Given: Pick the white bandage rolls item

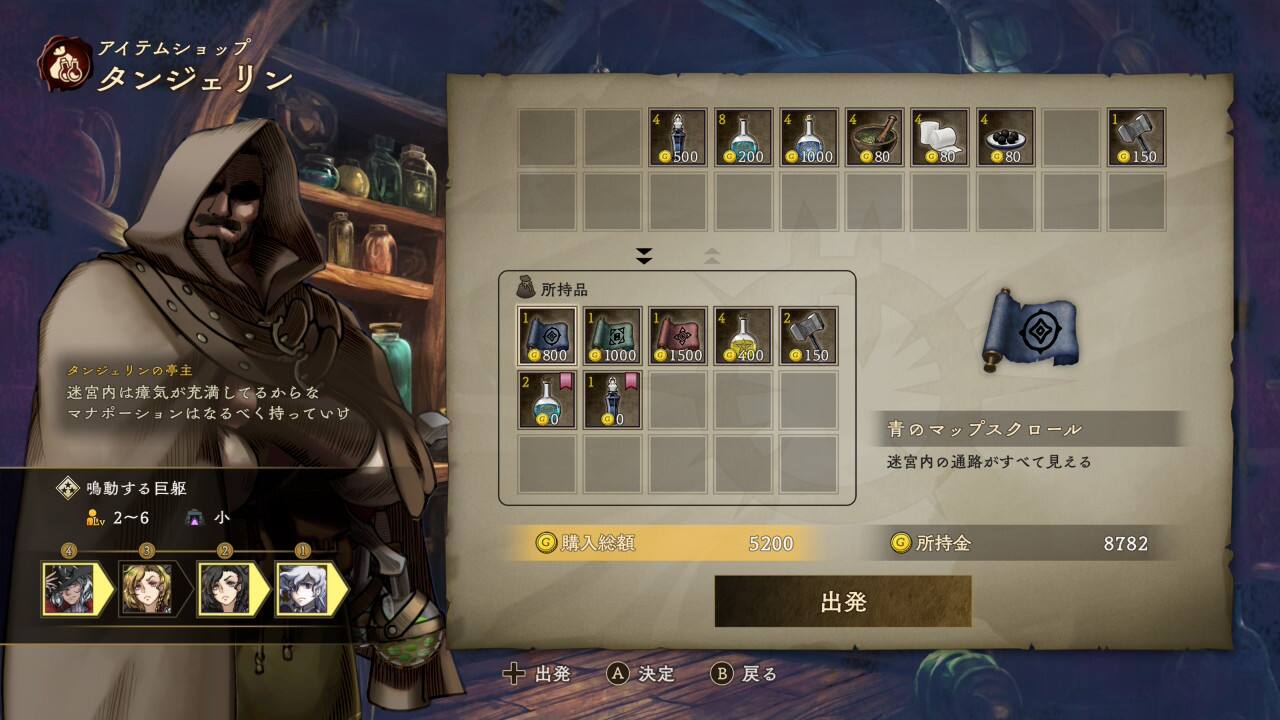Looking at the screenshot, I should pos(940,137).
